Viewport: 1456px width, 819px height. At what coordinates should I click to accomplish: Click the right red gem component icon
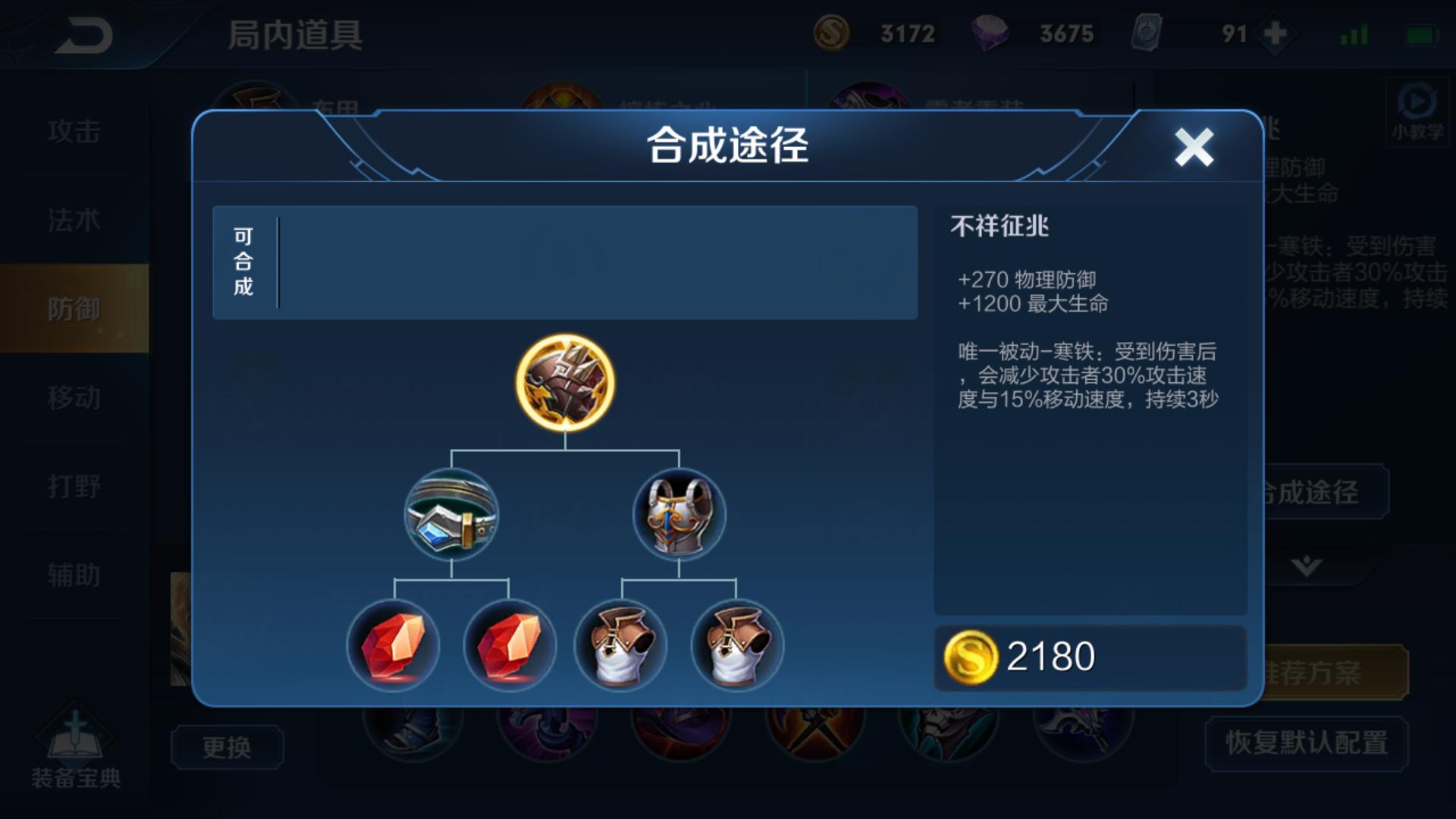(x=508, y=646)
